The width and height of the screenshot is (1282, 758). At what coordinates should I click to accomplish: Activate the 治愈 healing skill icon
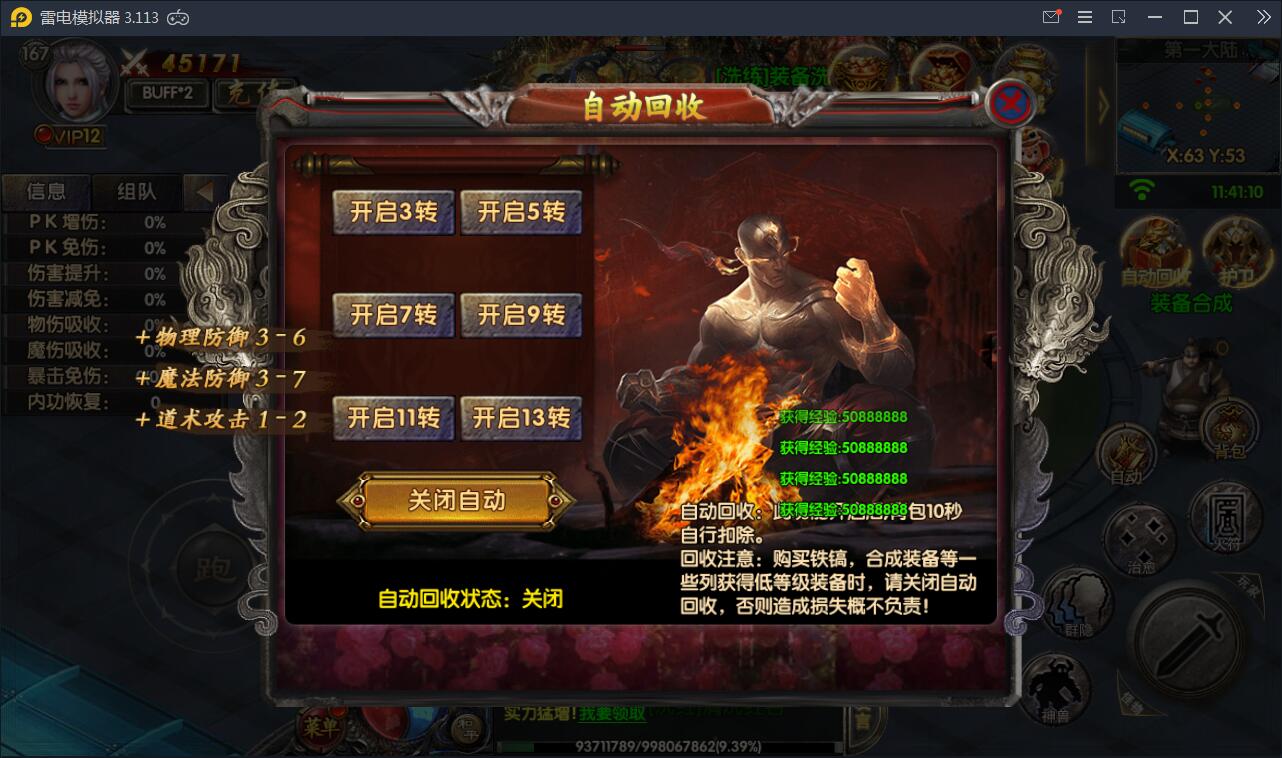pos(1139,536)
